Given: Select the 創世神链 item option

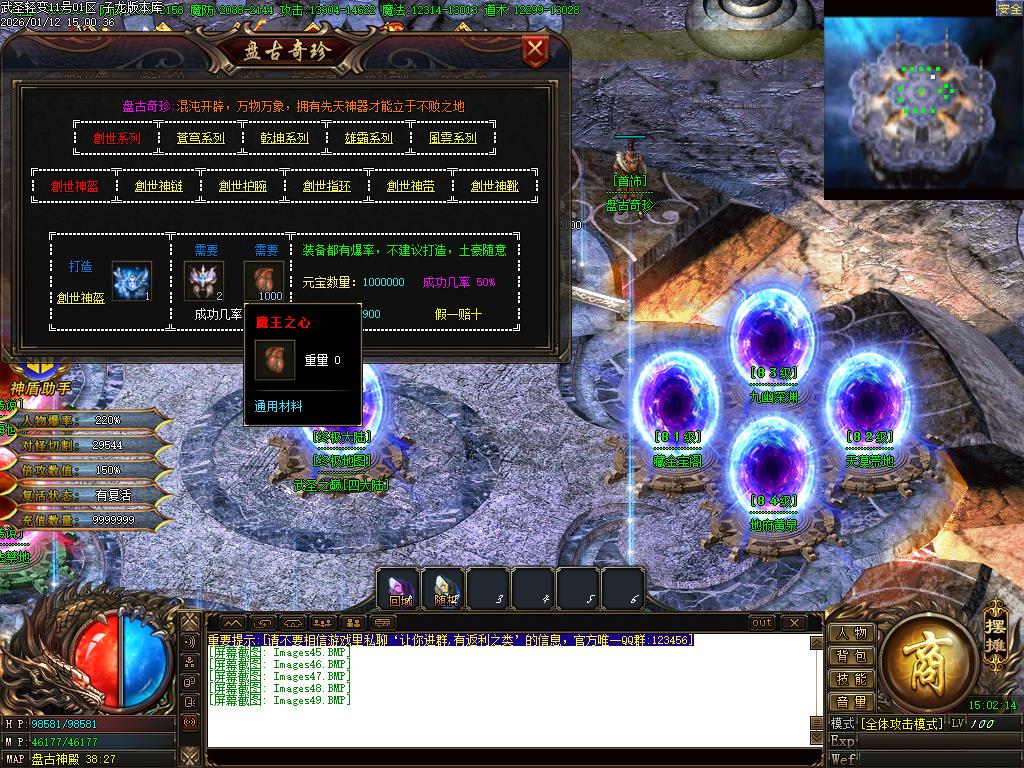Looking at the screenshot, I should click(160, 186).
